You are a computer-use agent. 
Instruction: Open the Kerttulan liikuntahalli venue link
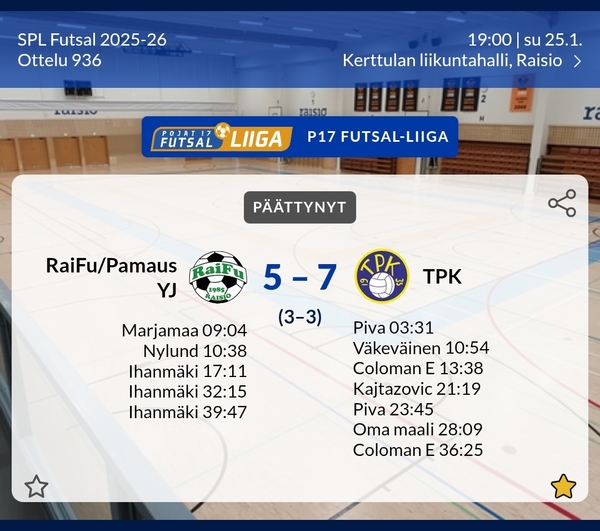pyautogui.click(x=462, y=60)
